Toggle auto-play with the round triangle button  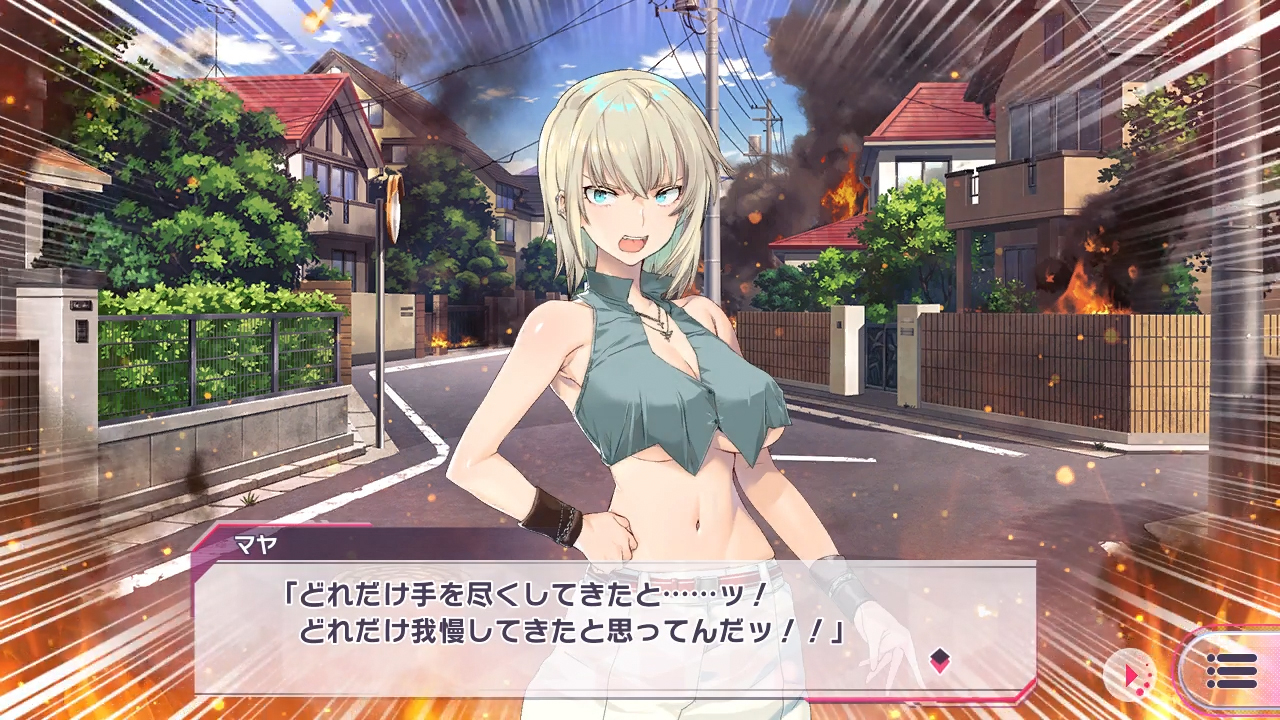(x=1130, y=675)
